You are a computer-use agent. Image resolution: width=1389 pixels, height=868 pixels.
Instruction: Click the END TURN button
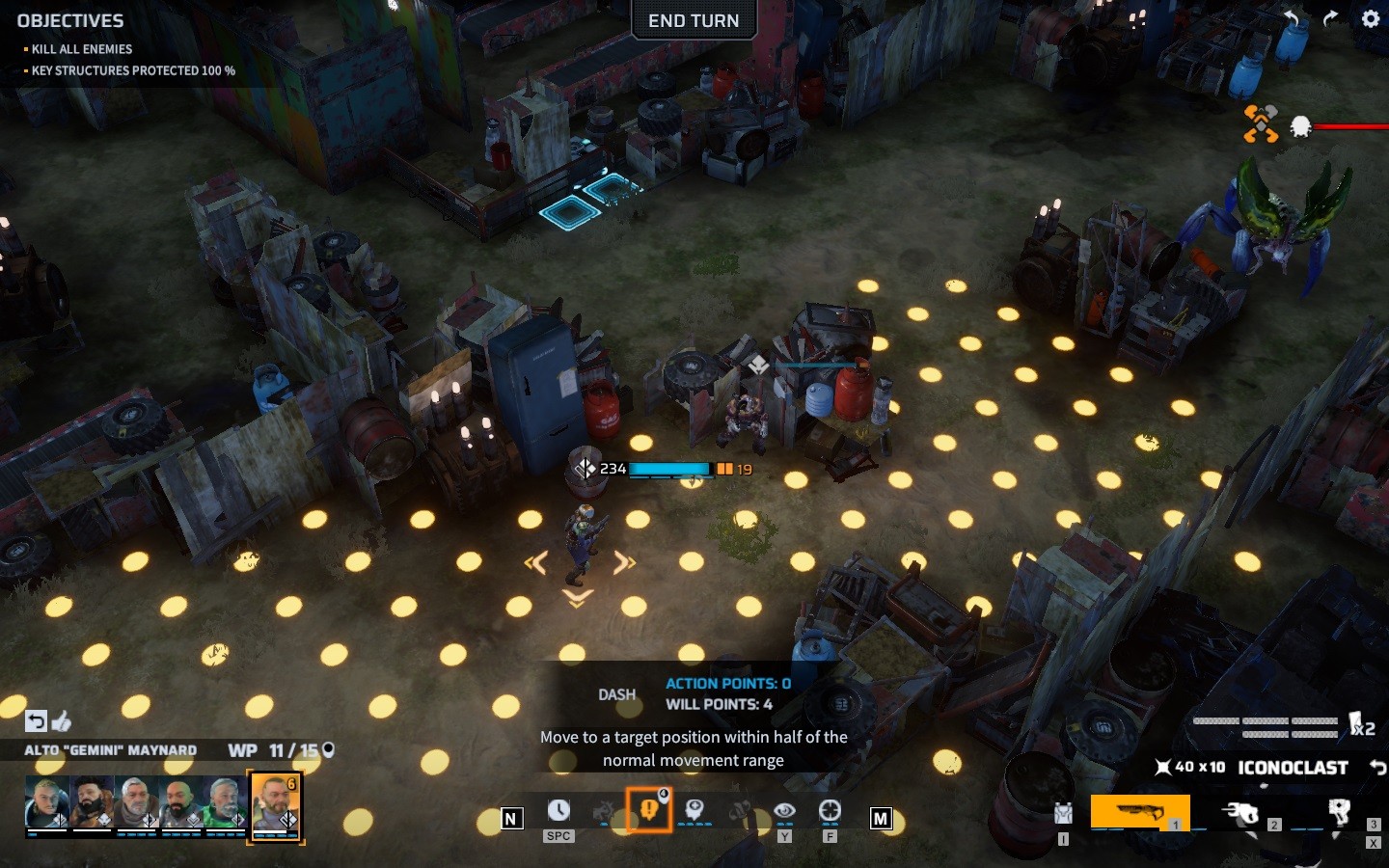coord(694,20)
